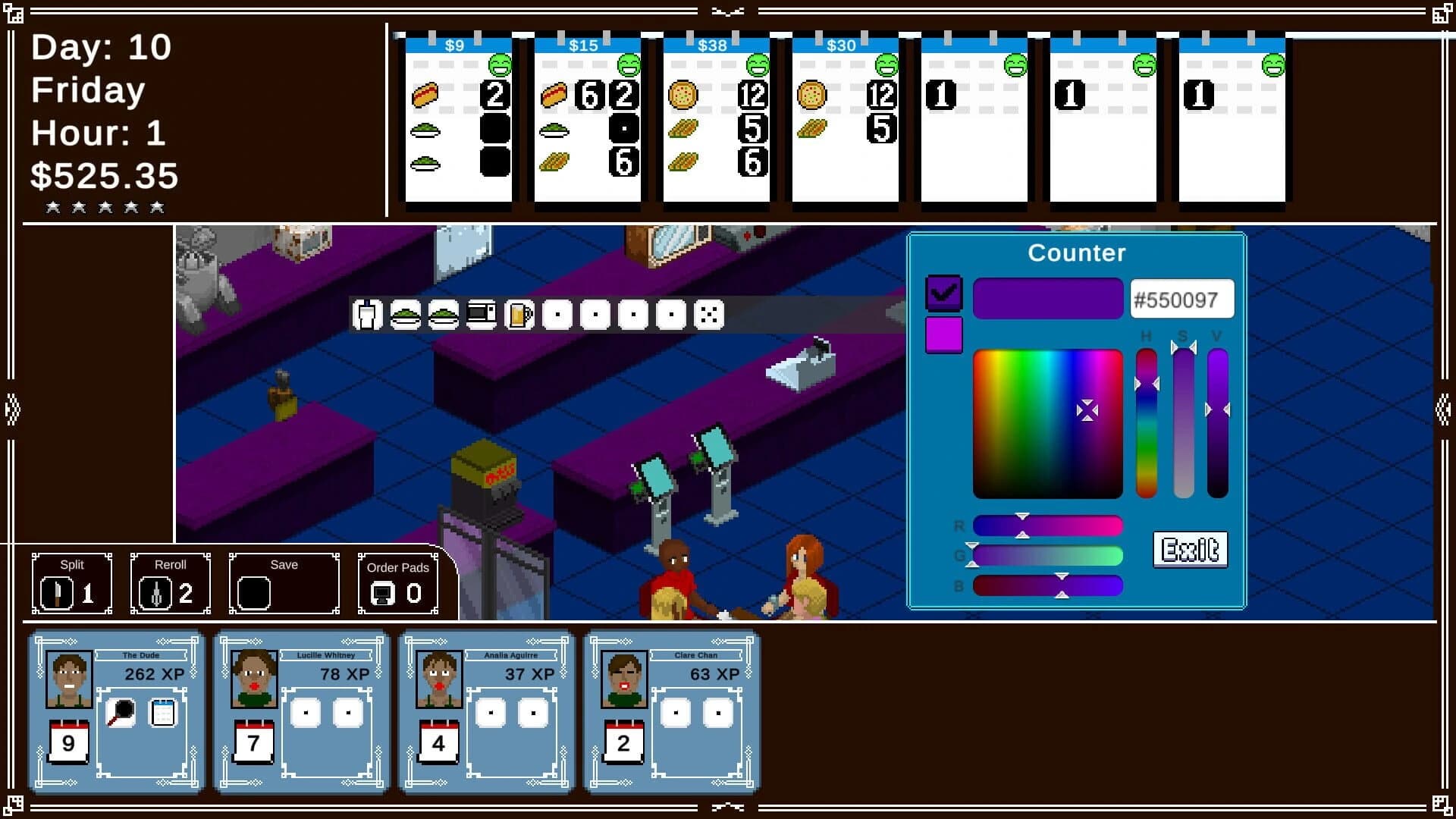This screenshot has width=1456, height=819.
Task: Select the magenta secondary color swatch
Action: coord(944,334)
